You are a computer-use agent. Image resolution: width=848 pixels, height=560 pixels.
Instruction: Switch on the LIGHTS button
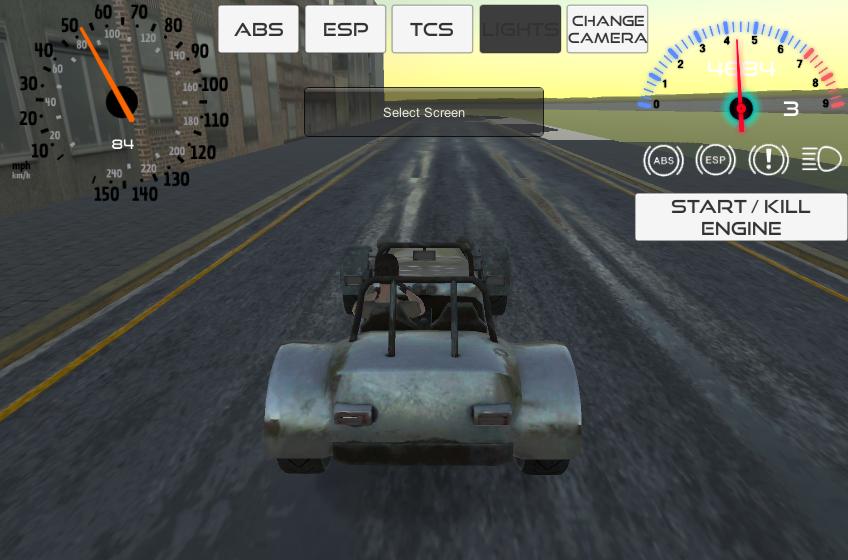pos(520,29)
